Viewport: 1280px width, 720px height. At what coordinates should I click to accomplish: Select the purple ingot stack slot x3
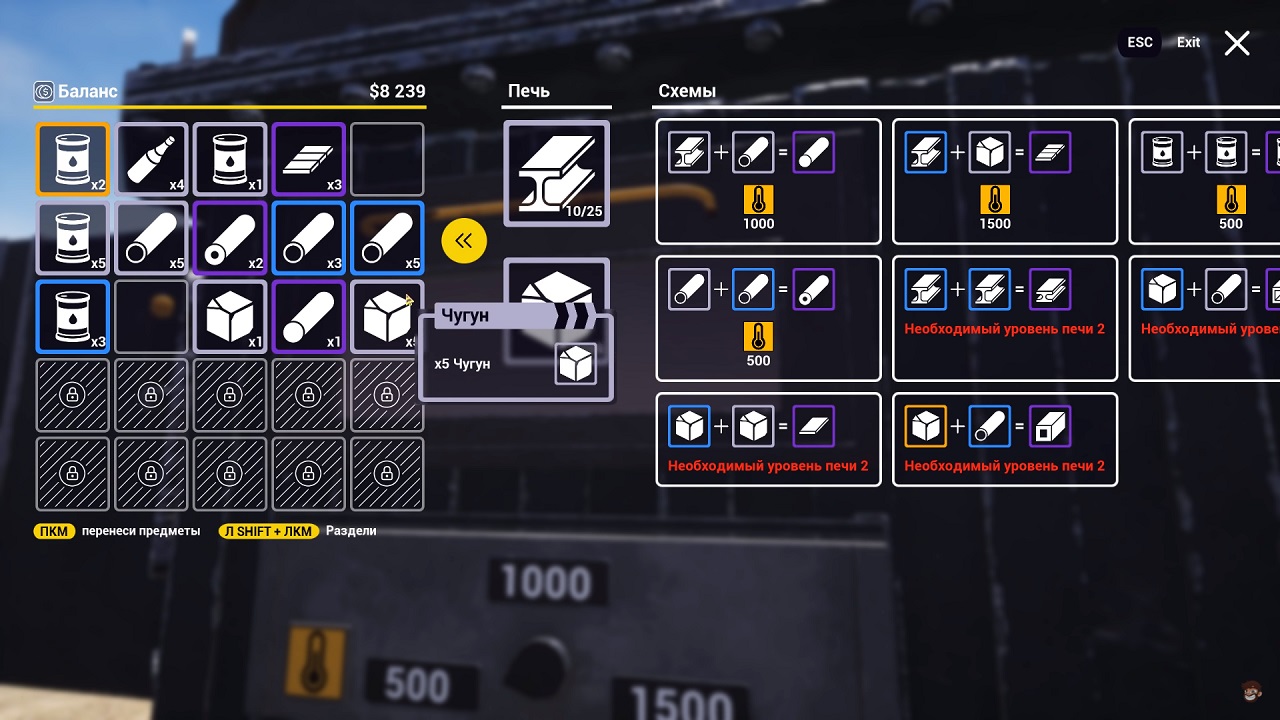click(309, 159)
